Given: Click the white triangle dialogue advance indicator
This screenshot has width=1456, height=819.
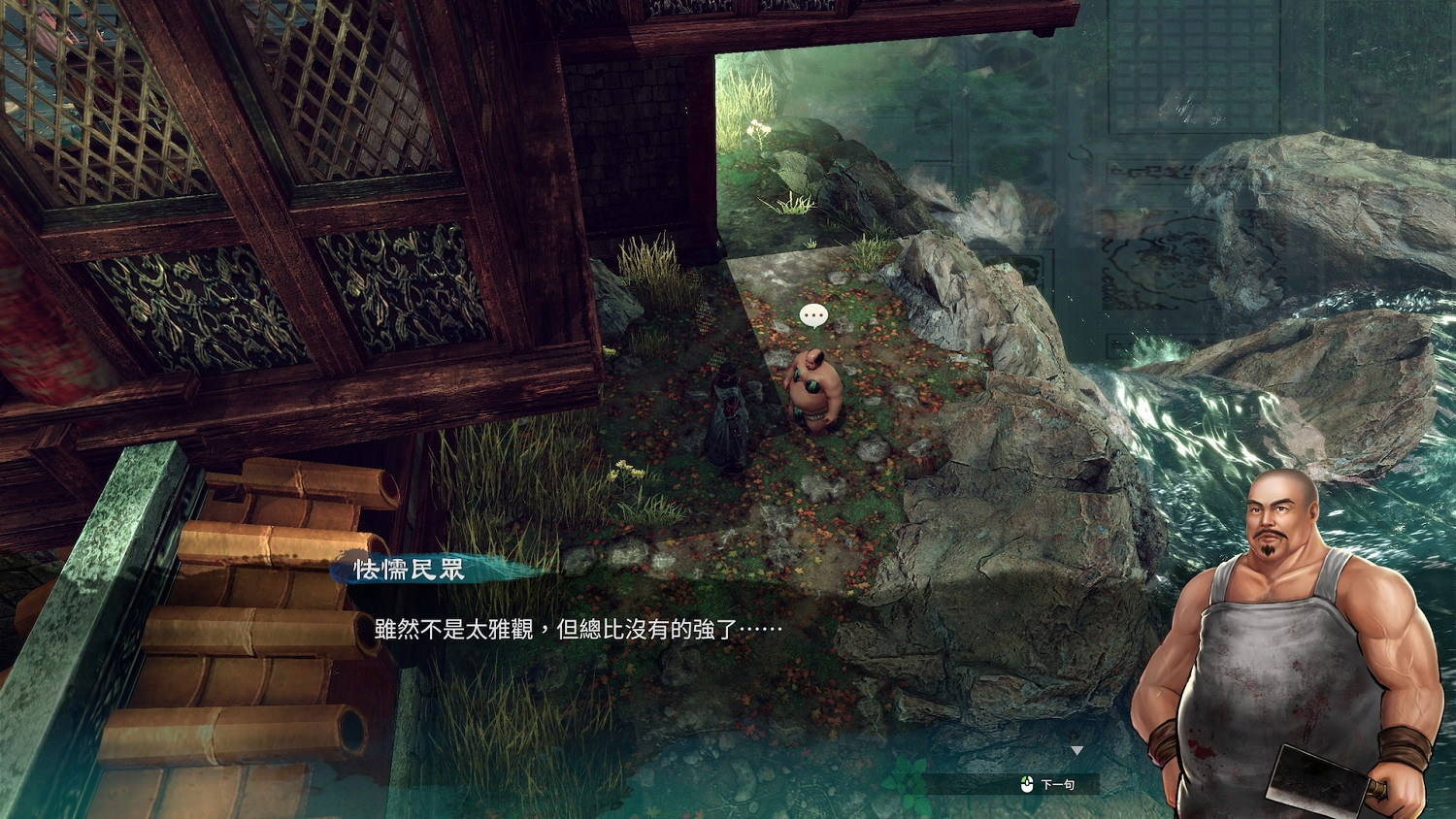Looking at the screenshot, I should click(x=1077, y=750).
